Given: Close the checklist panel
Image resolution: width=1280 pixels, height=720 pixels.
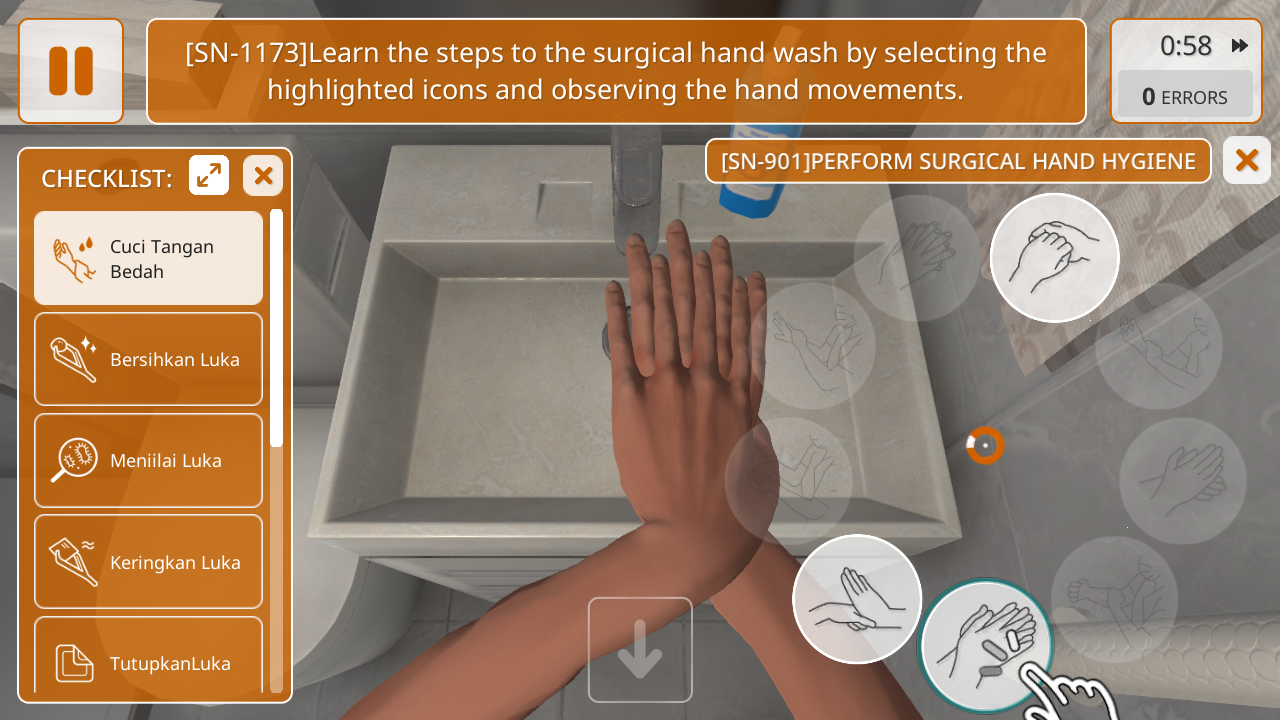Looking at the screenshot, I should pyautogui.click(x=263, y=176).
